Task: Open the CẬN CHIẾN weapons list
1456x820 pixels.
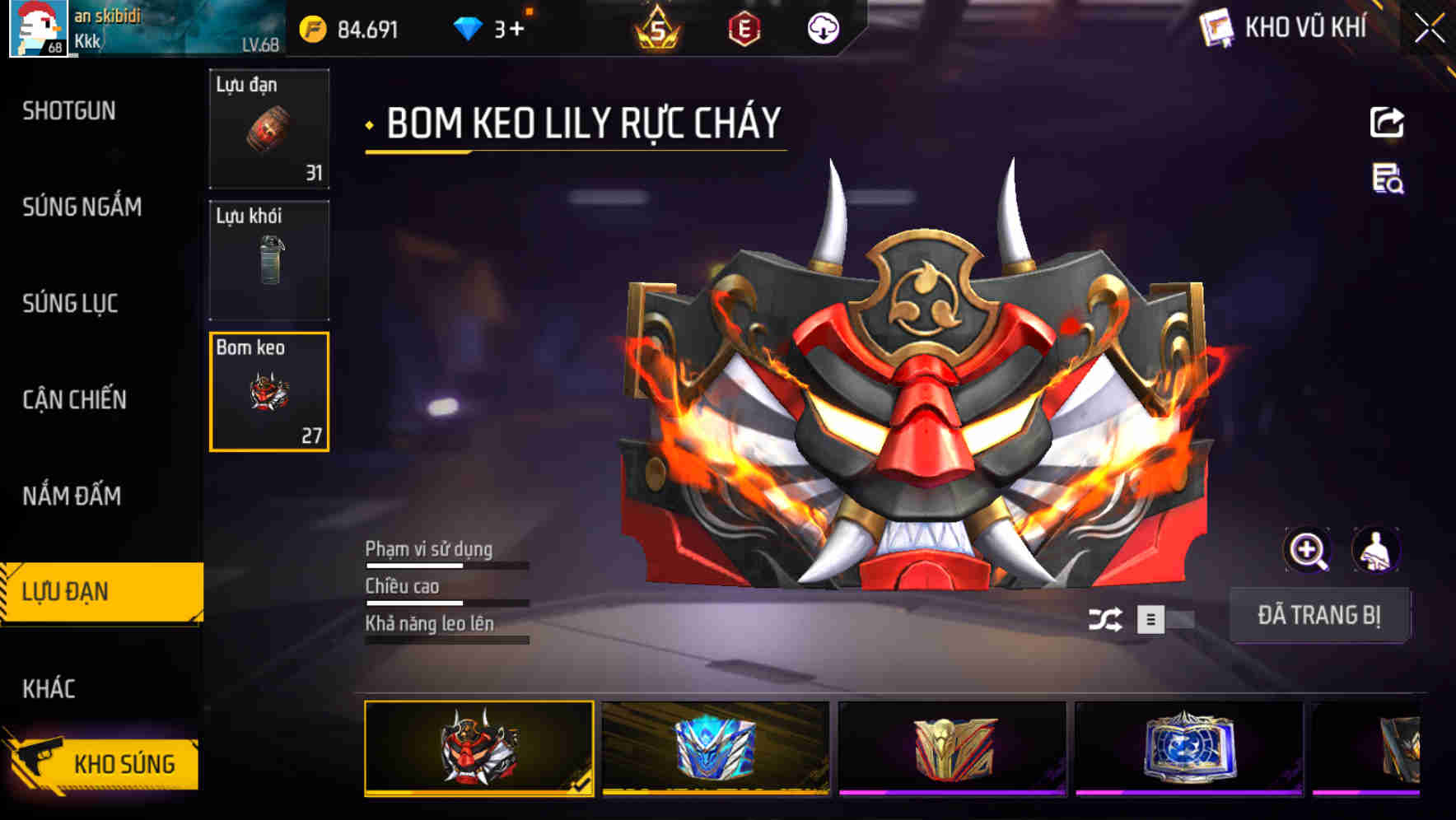Action: coord(74,400)
